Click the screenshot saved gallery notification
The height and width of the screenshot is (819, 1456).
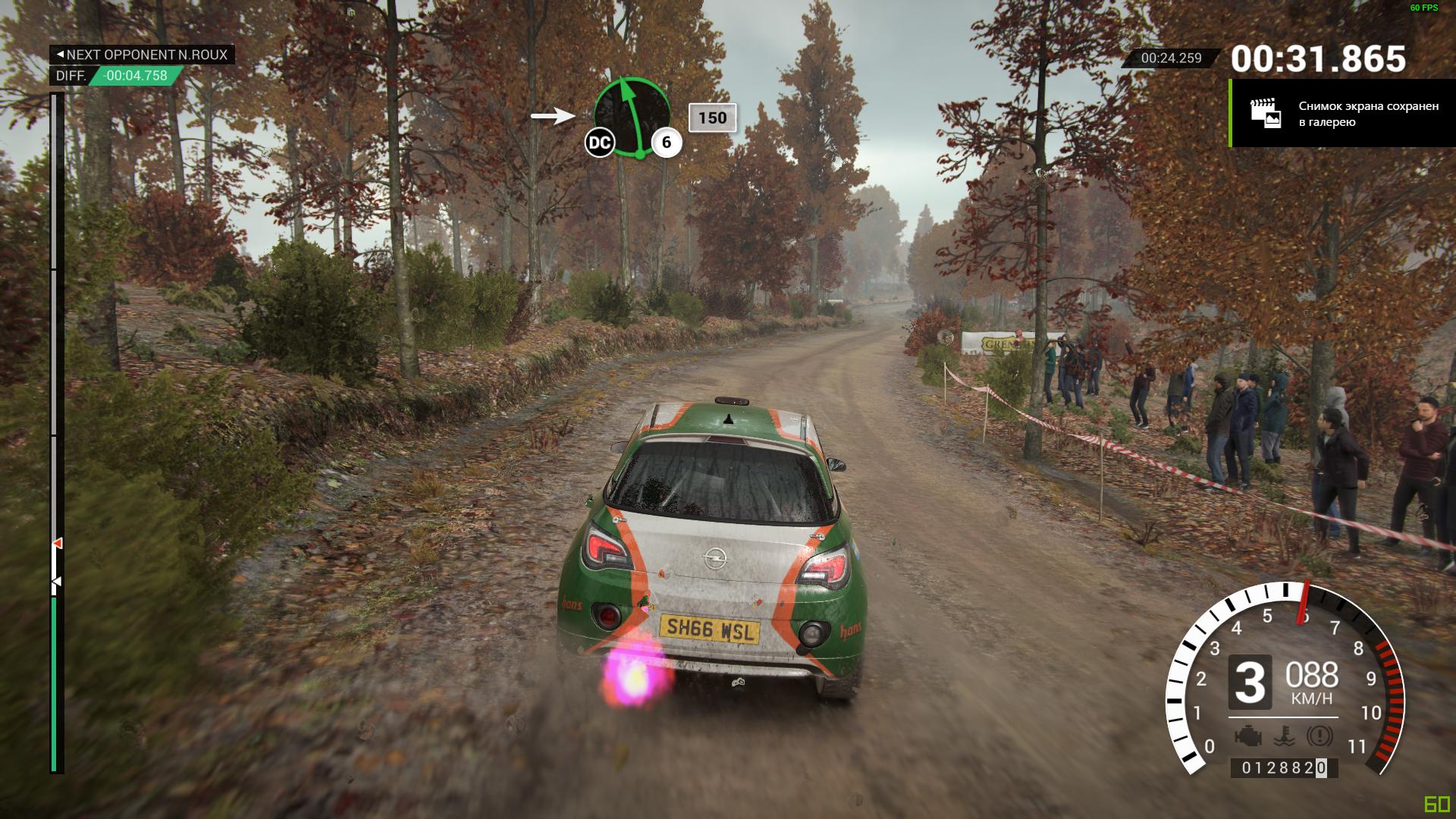click(1342, 114)
